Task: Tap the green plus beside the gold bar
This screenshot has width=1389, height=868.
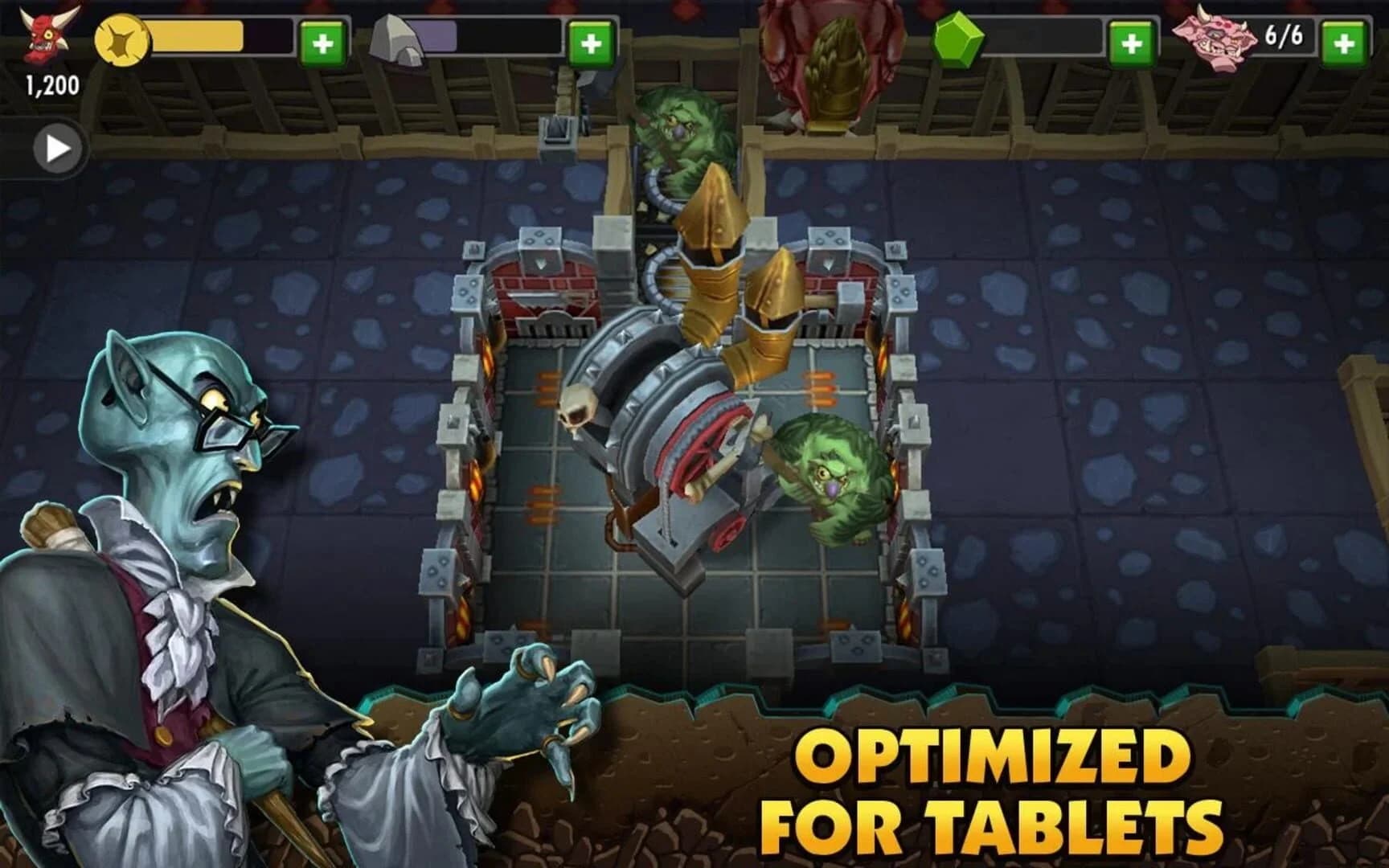Action: pos(323,40)
